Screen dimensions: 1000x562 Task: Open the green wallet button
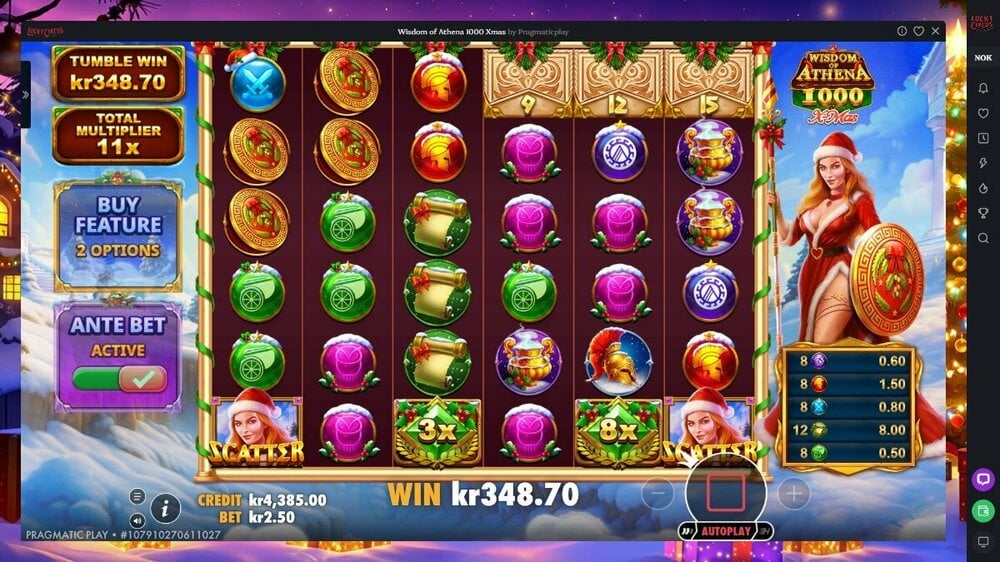click(983, 511)
